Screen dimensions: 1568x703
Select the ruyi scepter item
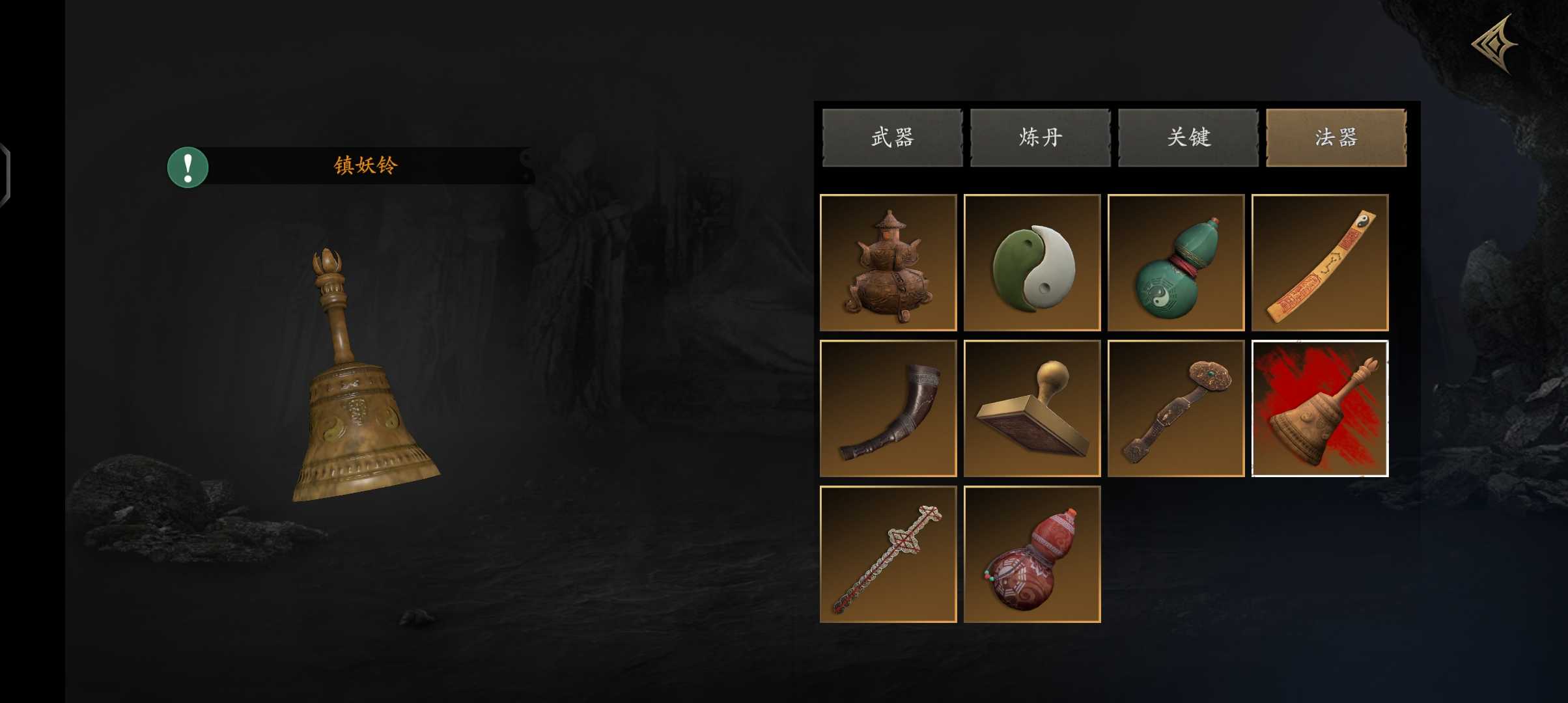[x=1176, y=408]
